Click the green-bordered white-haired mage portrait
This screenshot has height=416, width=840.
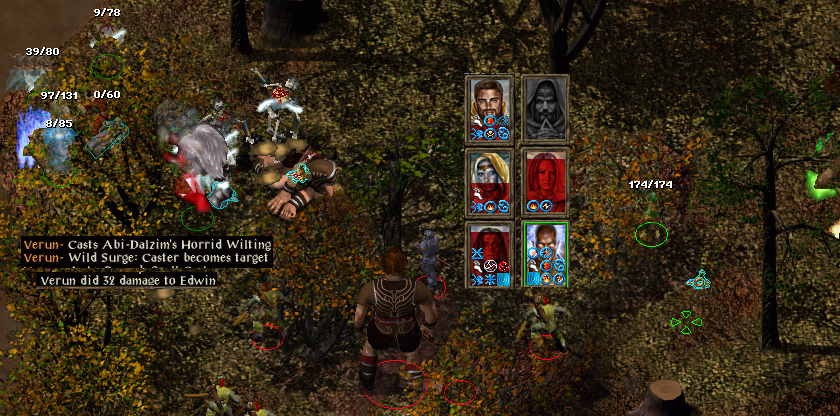[x=545, y=248]
